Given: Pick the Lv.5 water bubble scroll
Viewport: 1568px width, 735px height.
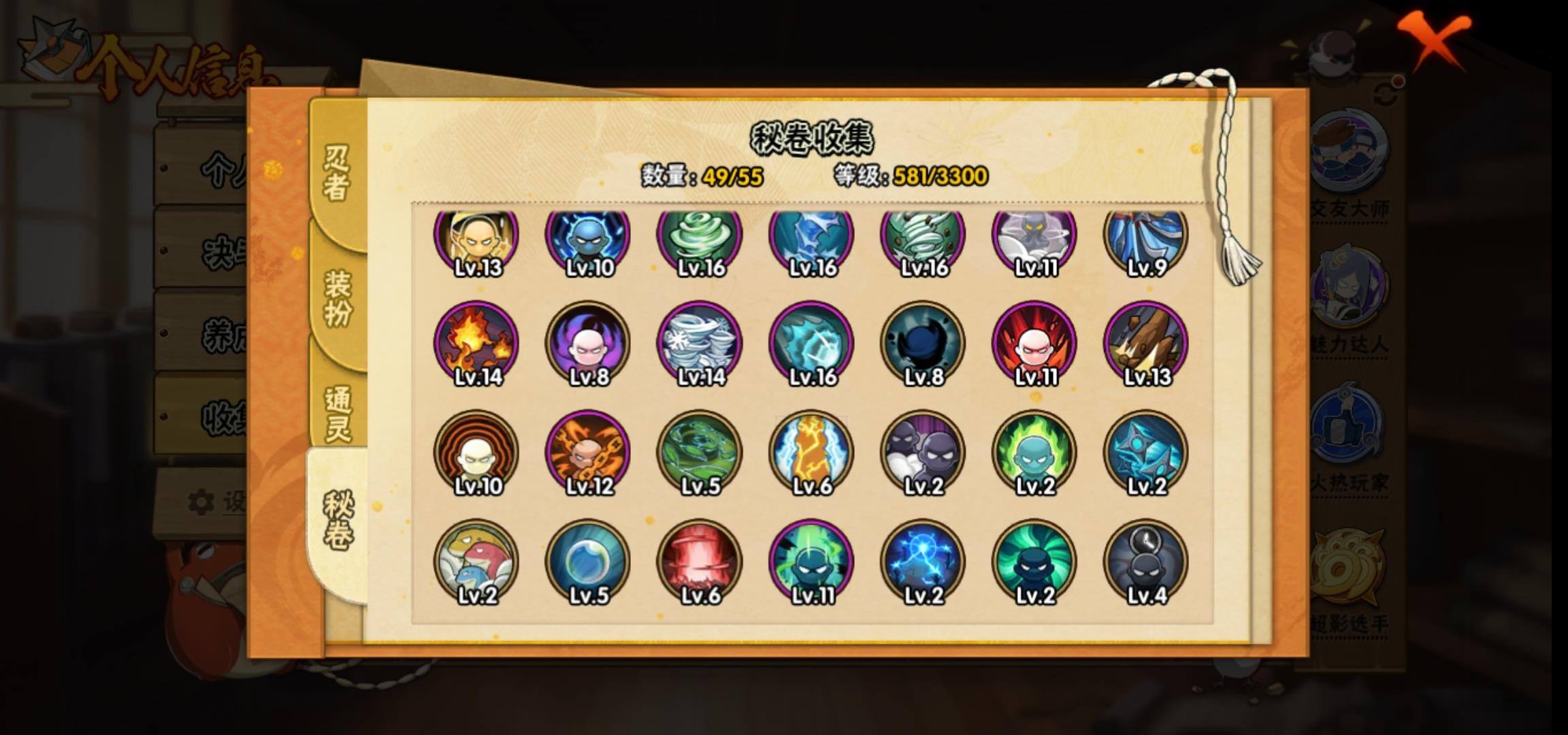Looking at the screenshot, I should click(x=588, y=562).
